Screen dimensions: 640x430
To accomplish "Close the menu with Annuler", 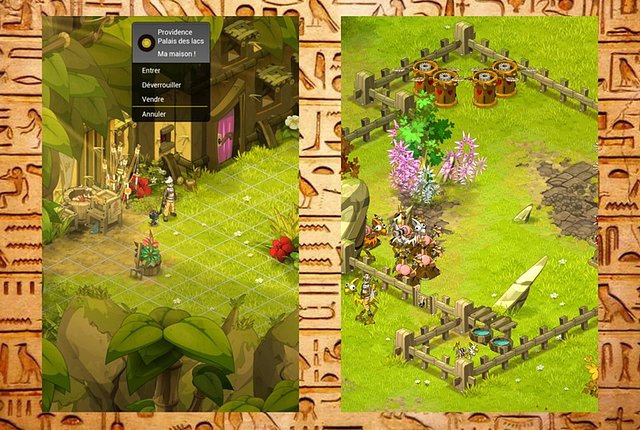I will [154, 114].
